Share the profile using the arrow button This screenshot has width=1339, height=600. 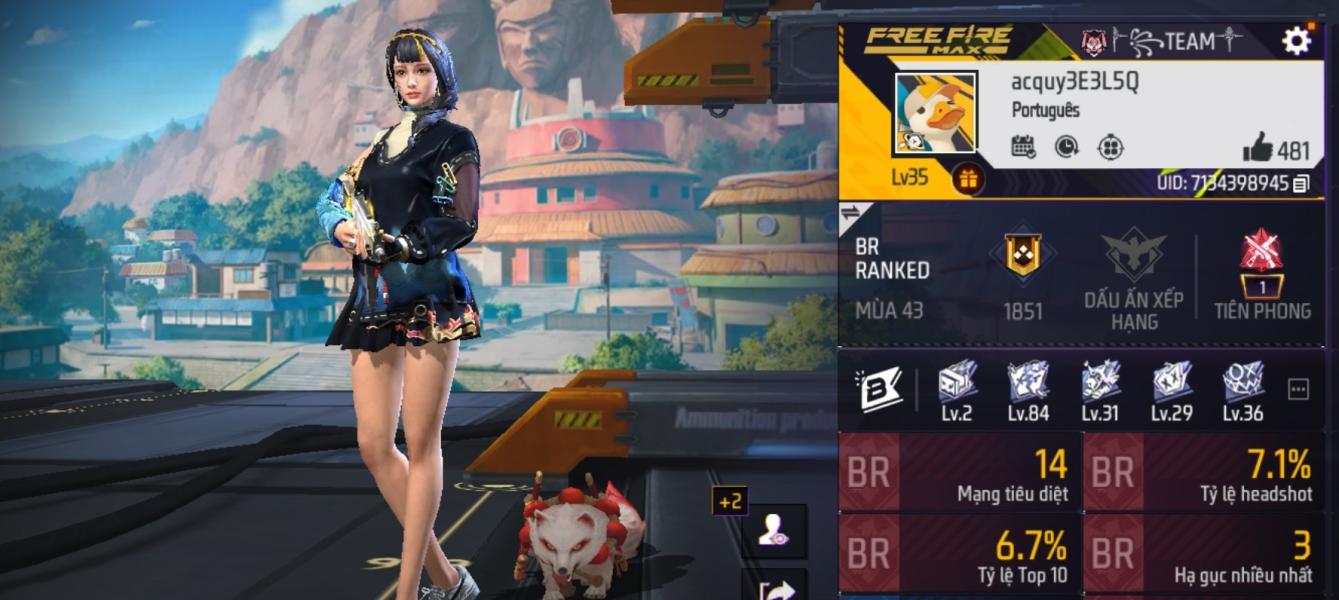coord(773,588)
